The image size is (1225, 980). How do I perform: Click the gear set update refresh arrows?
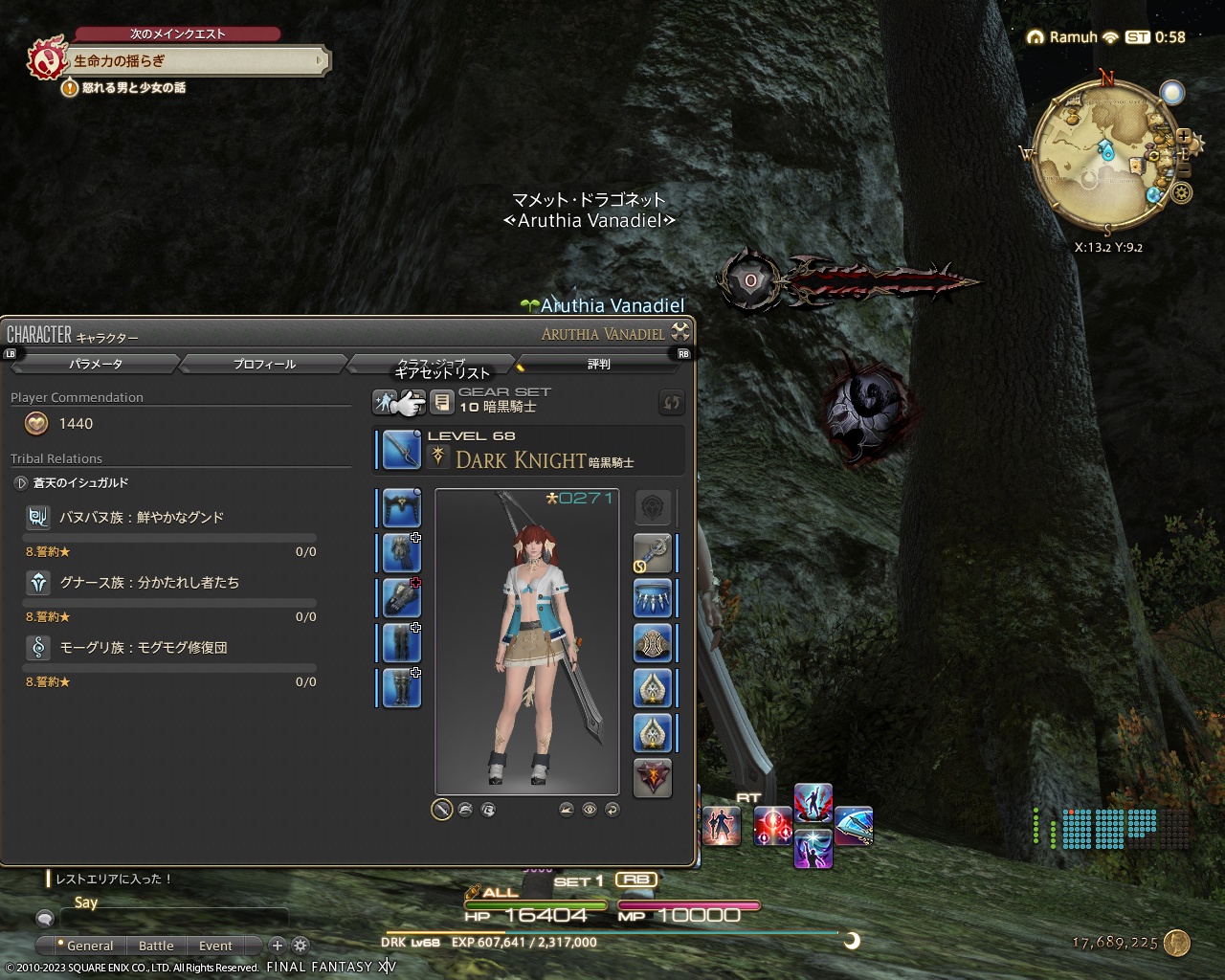[671, 403]
